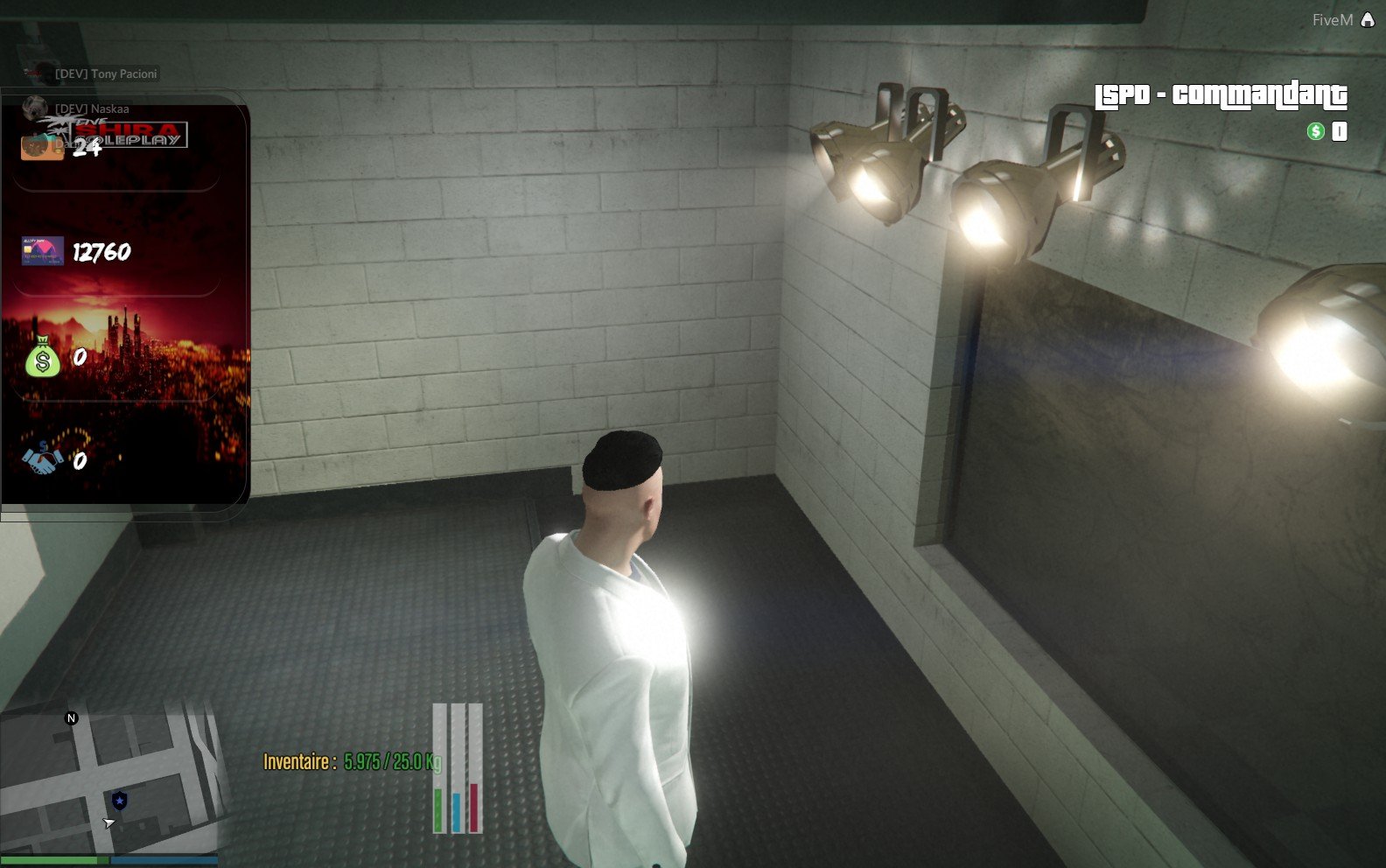Click the wallet cash icon
1386x868 pixels.
42,147
